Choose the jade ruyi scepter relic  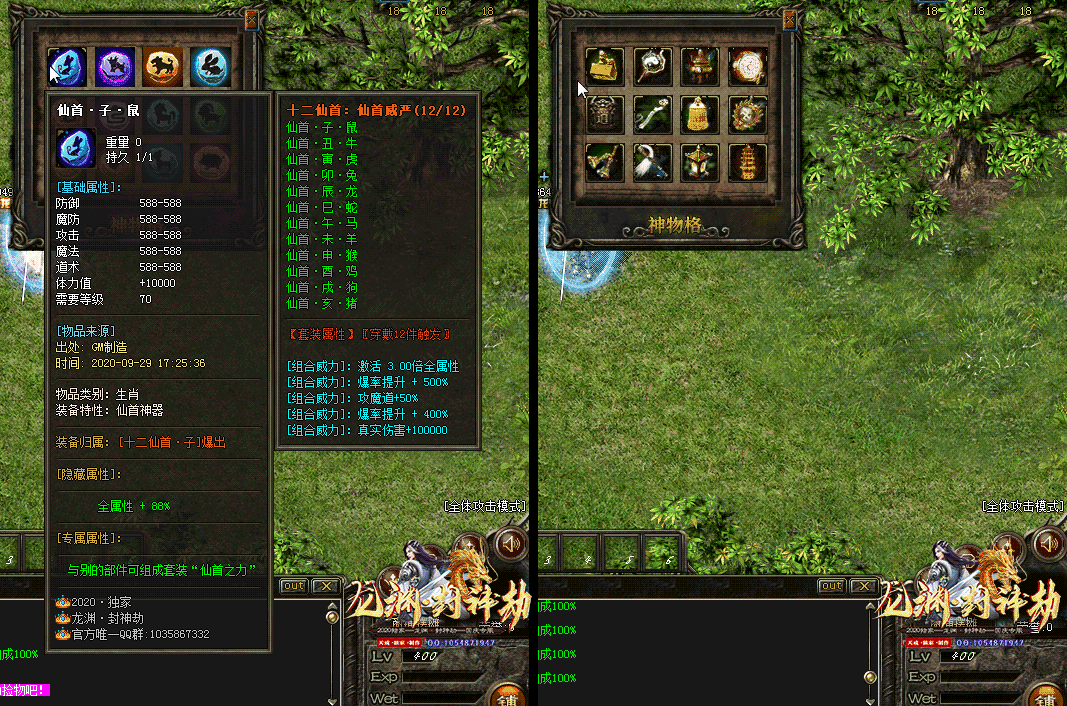[x=652, y=114]
